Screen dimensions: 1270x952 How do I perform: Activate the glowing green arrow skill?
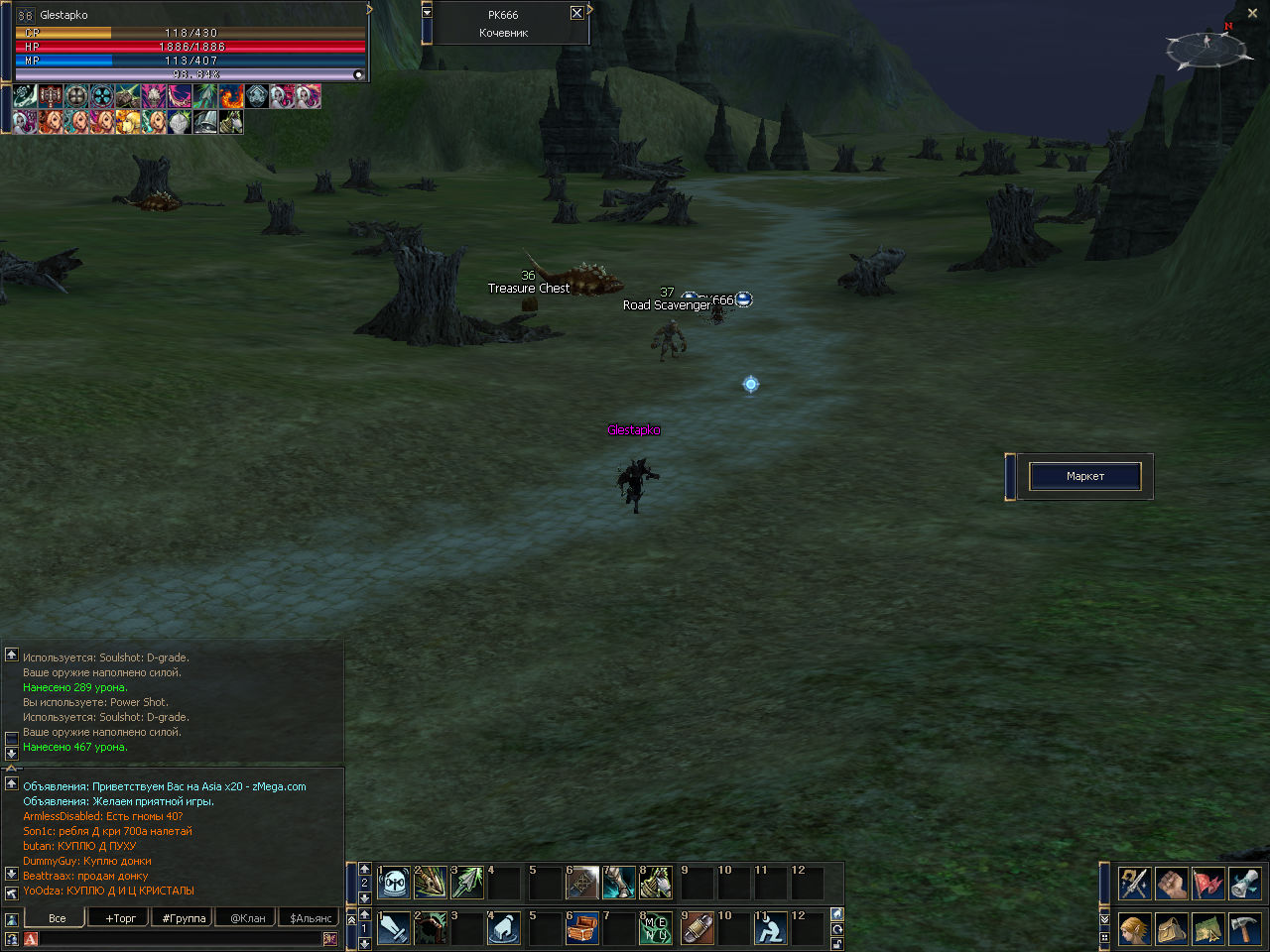click(467, 883)
